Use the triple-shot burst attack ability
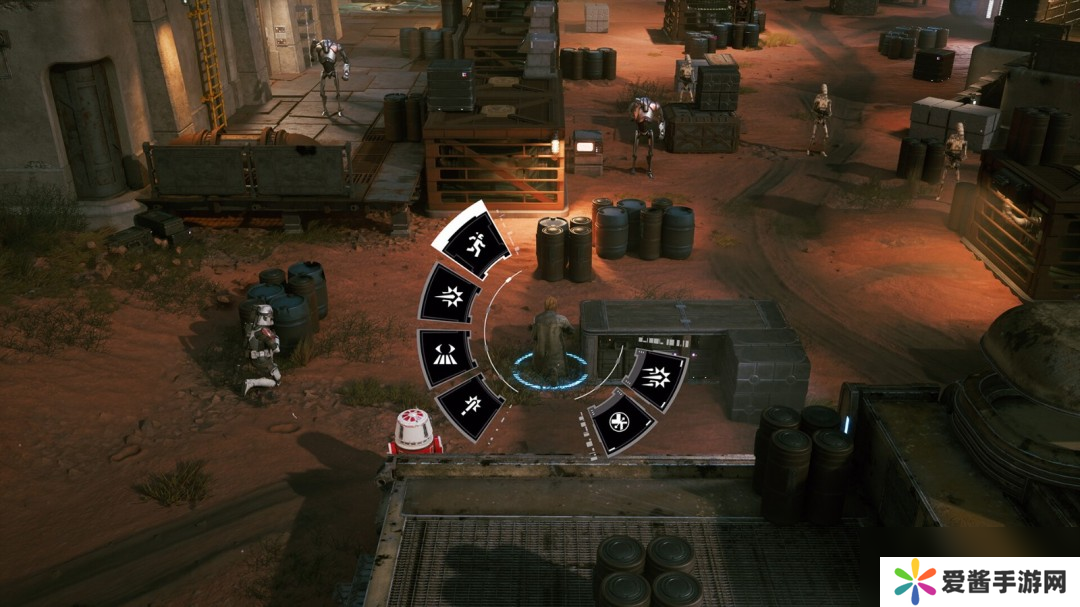This screenshot has height=607, width=1080. pos(656,378)
